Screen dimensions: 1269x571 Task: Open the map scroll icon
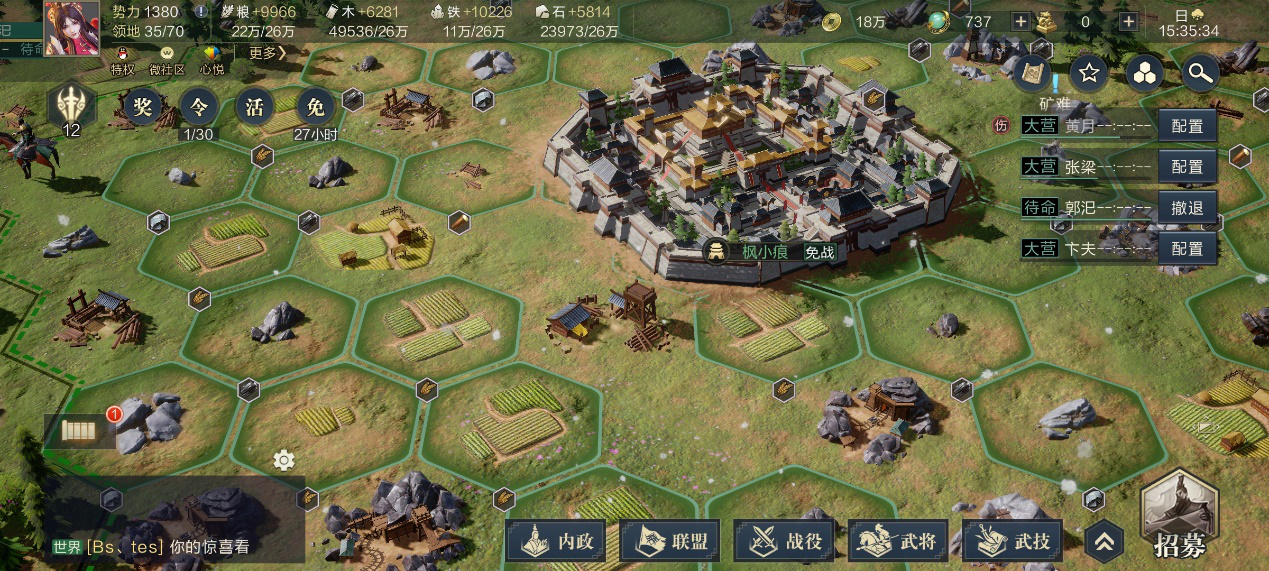pos(1034,72)
